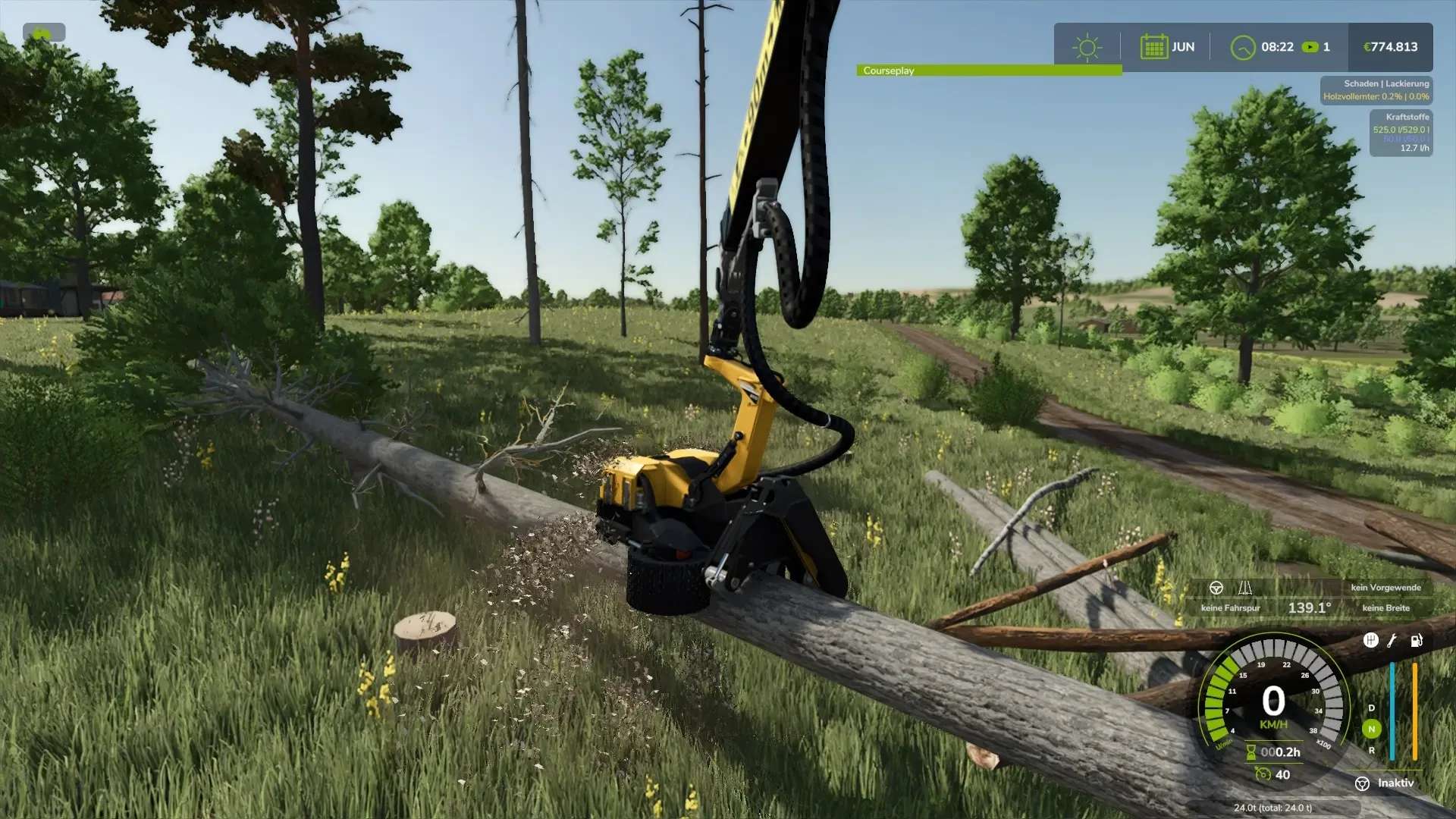The height and width of the screenshot is (819, 1456).
Task: Toggle the Inaktiv steering wheel status
Action: pyautogui.click(x=1363, y=783)
